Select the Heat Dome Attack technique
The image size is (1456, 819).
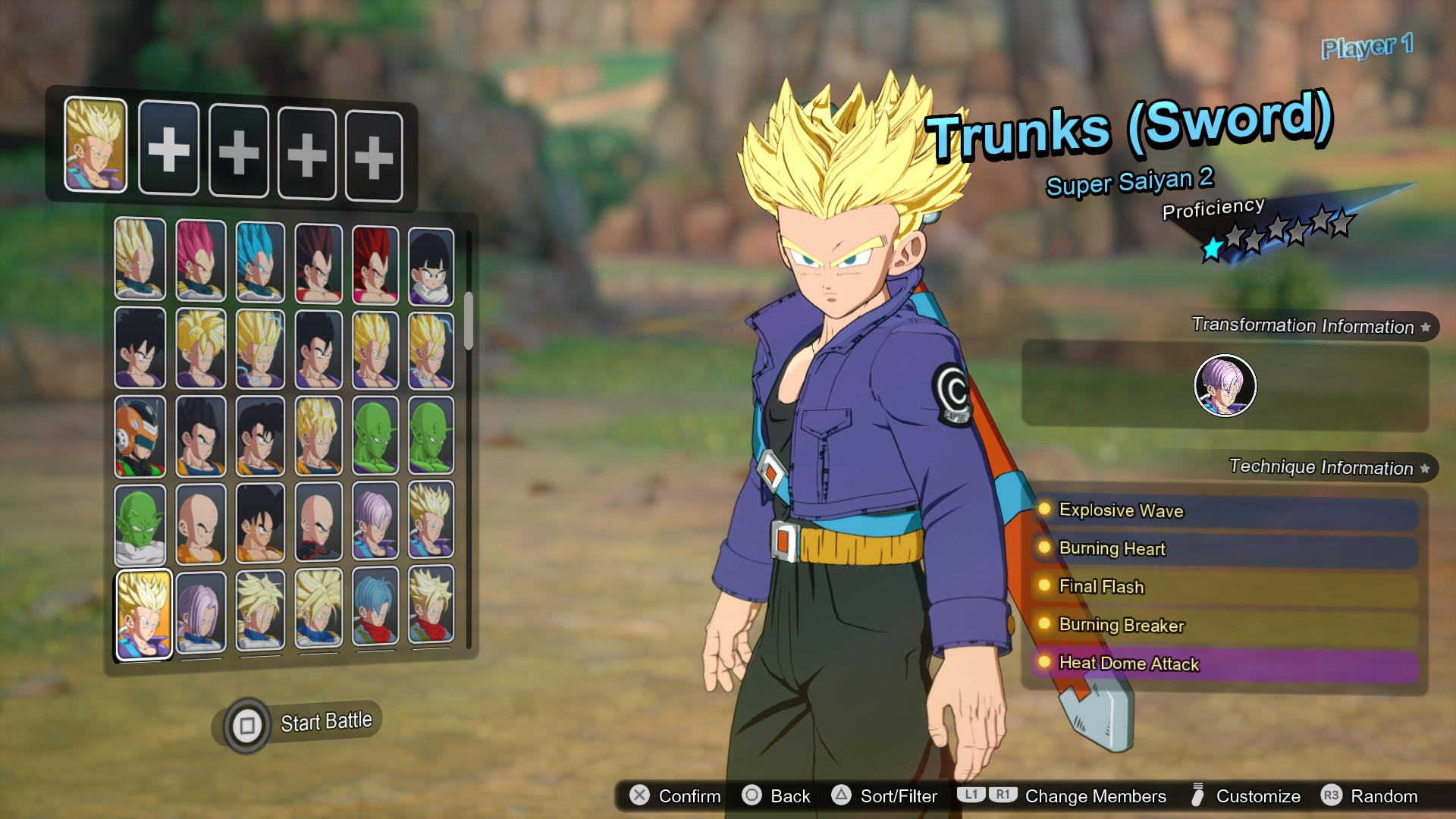click(x=1224, y=664)
